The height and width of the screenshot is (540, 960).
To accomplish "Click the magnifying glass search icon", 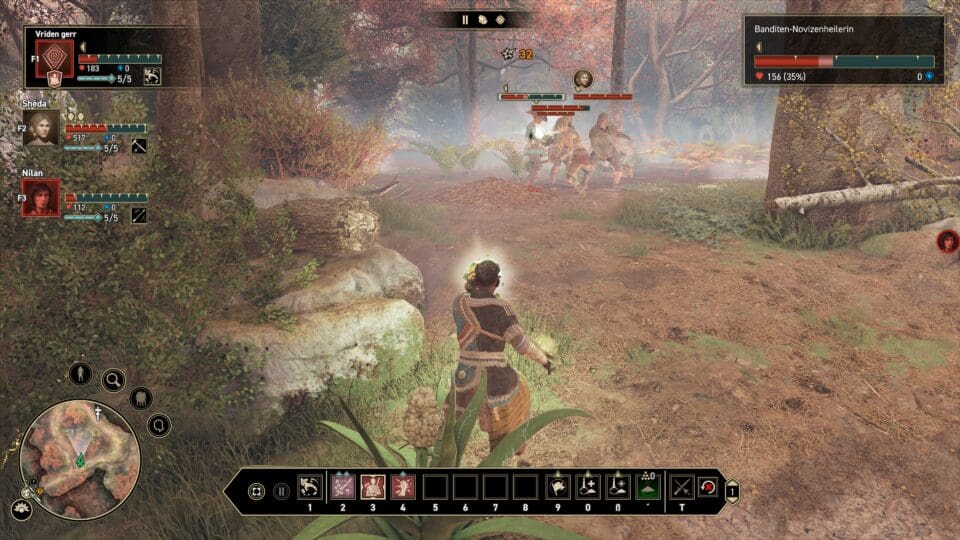I will (113, 379).
